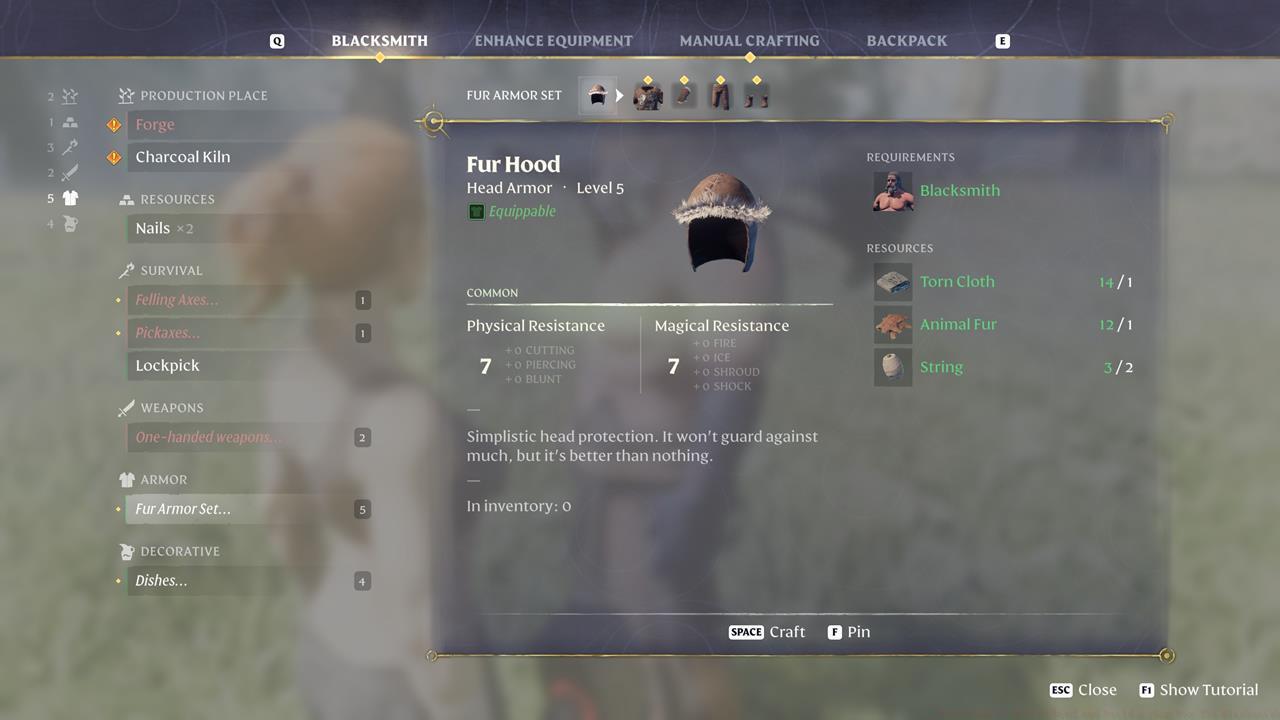The height and width of the screenshot is (720, 1280).
Task: Expand the One-handed weapons entry
Action: tap(208, 437)
